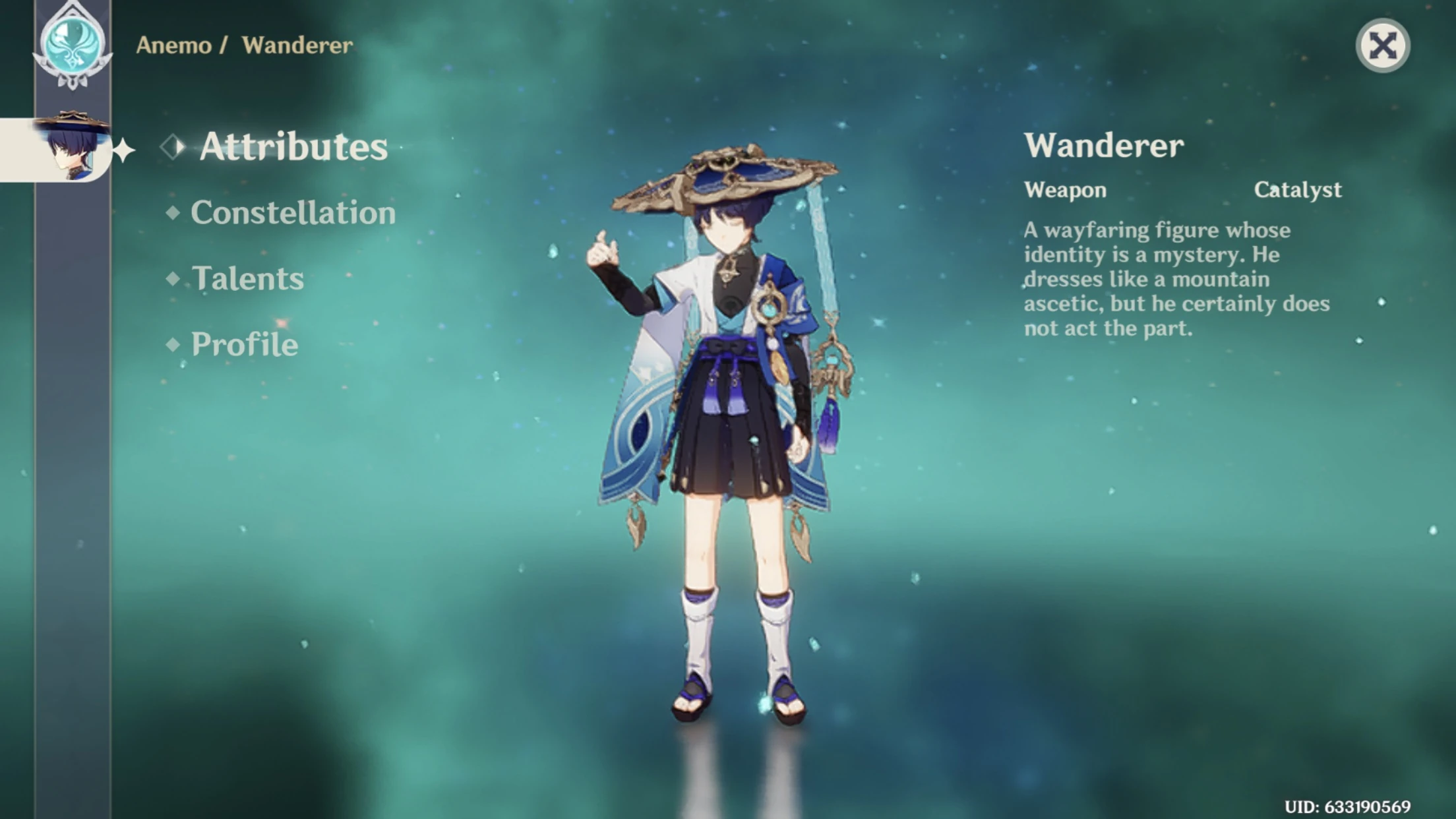Expand the Talents section

[x=249, y=278]
